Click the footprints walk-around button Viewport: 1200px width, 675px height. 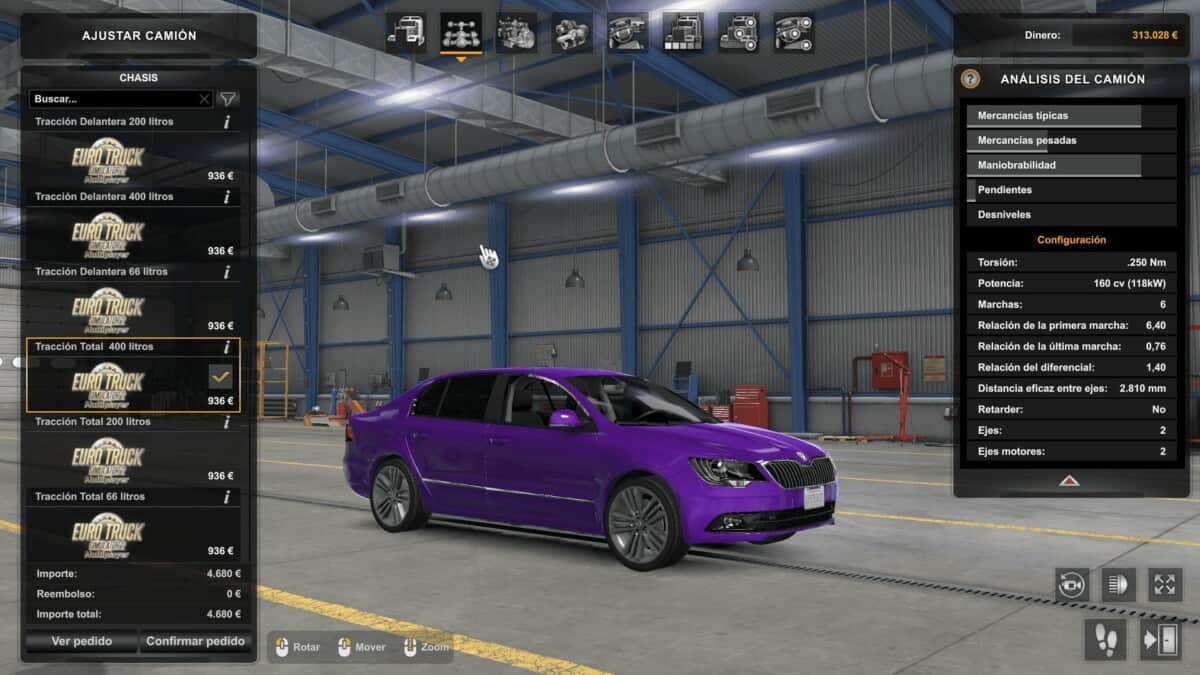pyautogui.click(x=1105, y=639)
